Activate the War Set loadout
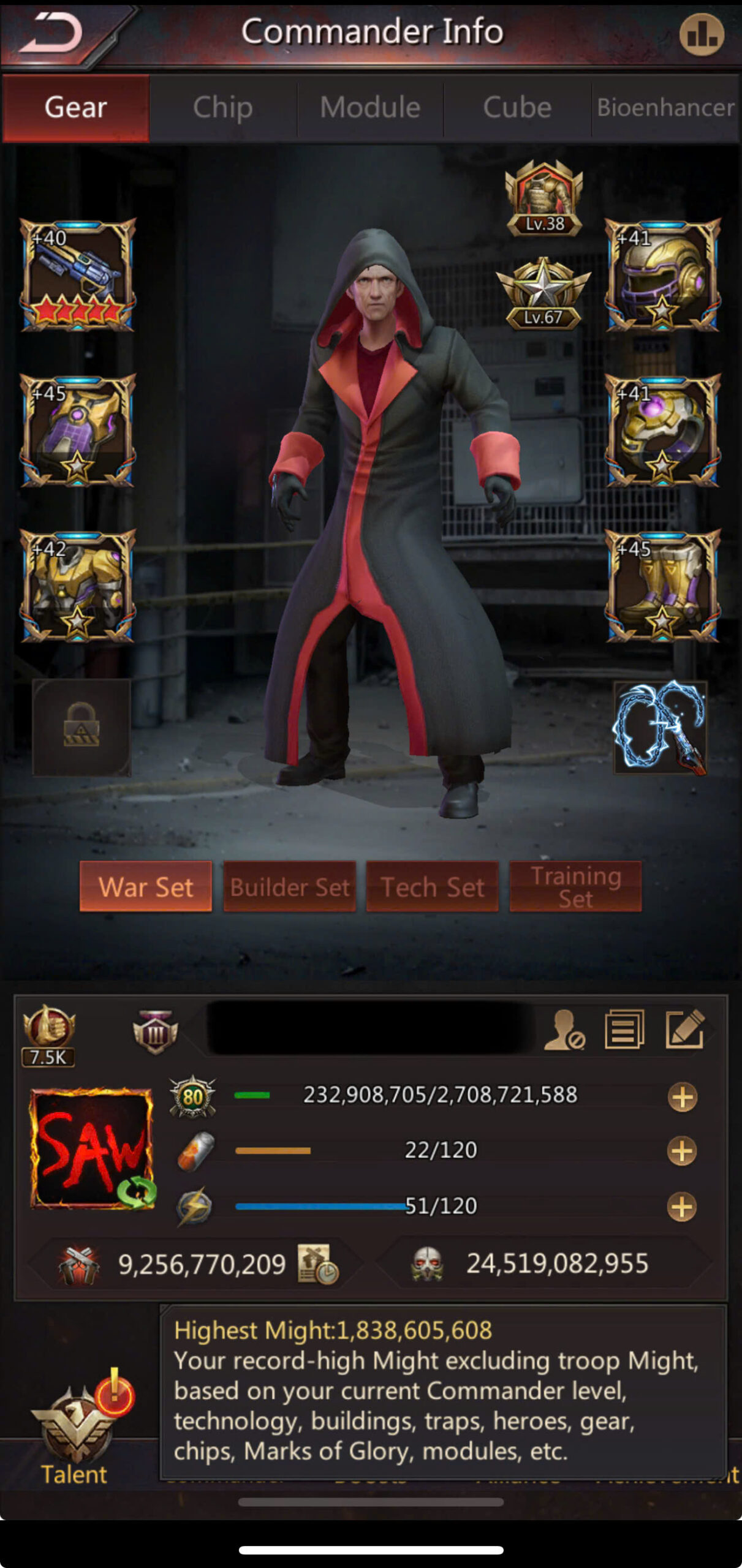Image resolution: width=742 pixels, height=1568 pixels. [x=146, y=886]
